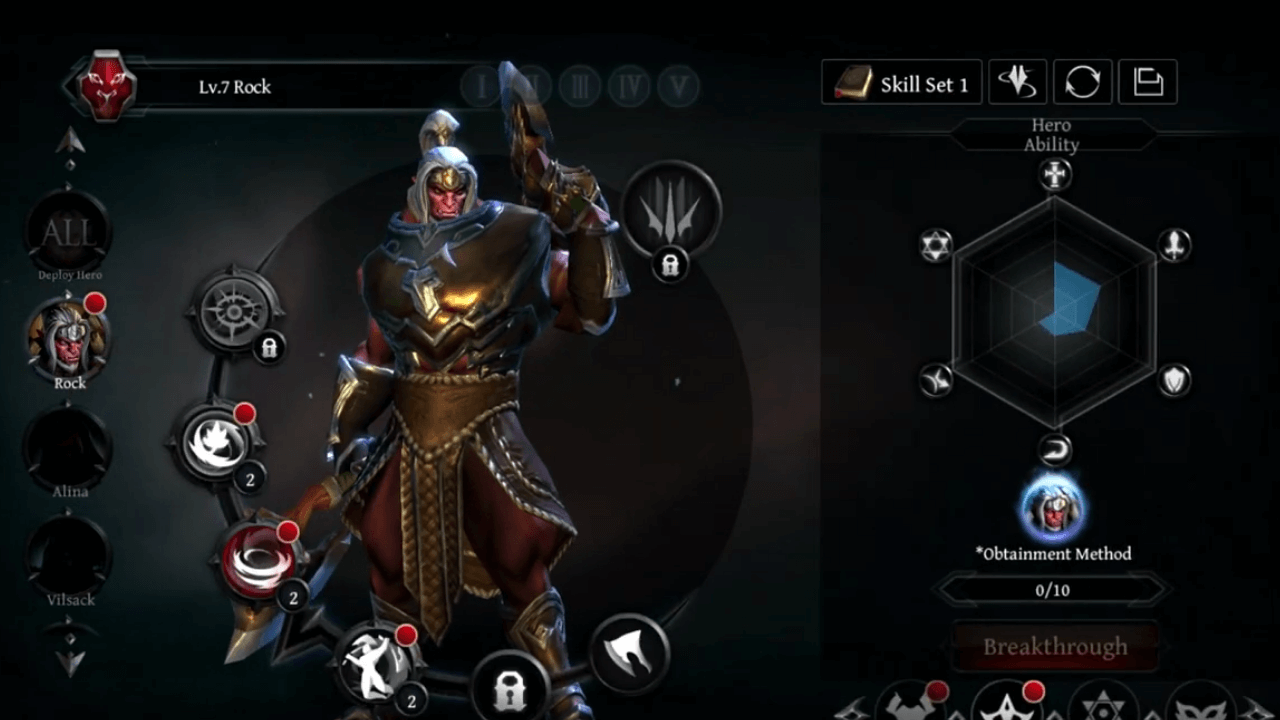The image size is (1280, 720).
Task: Open the Obtainment Method hero shard icon
Action: pos(1052,507)
